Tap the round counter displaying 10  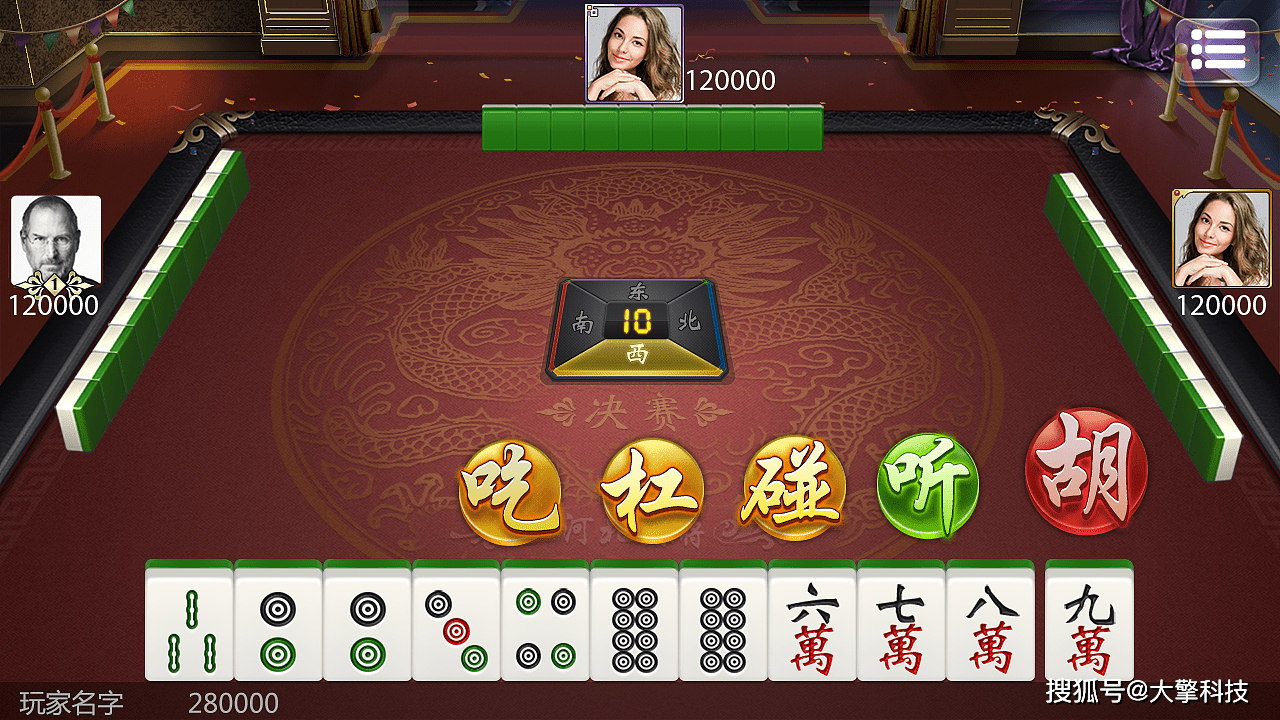pyautogui.click(x=639, y=322)
